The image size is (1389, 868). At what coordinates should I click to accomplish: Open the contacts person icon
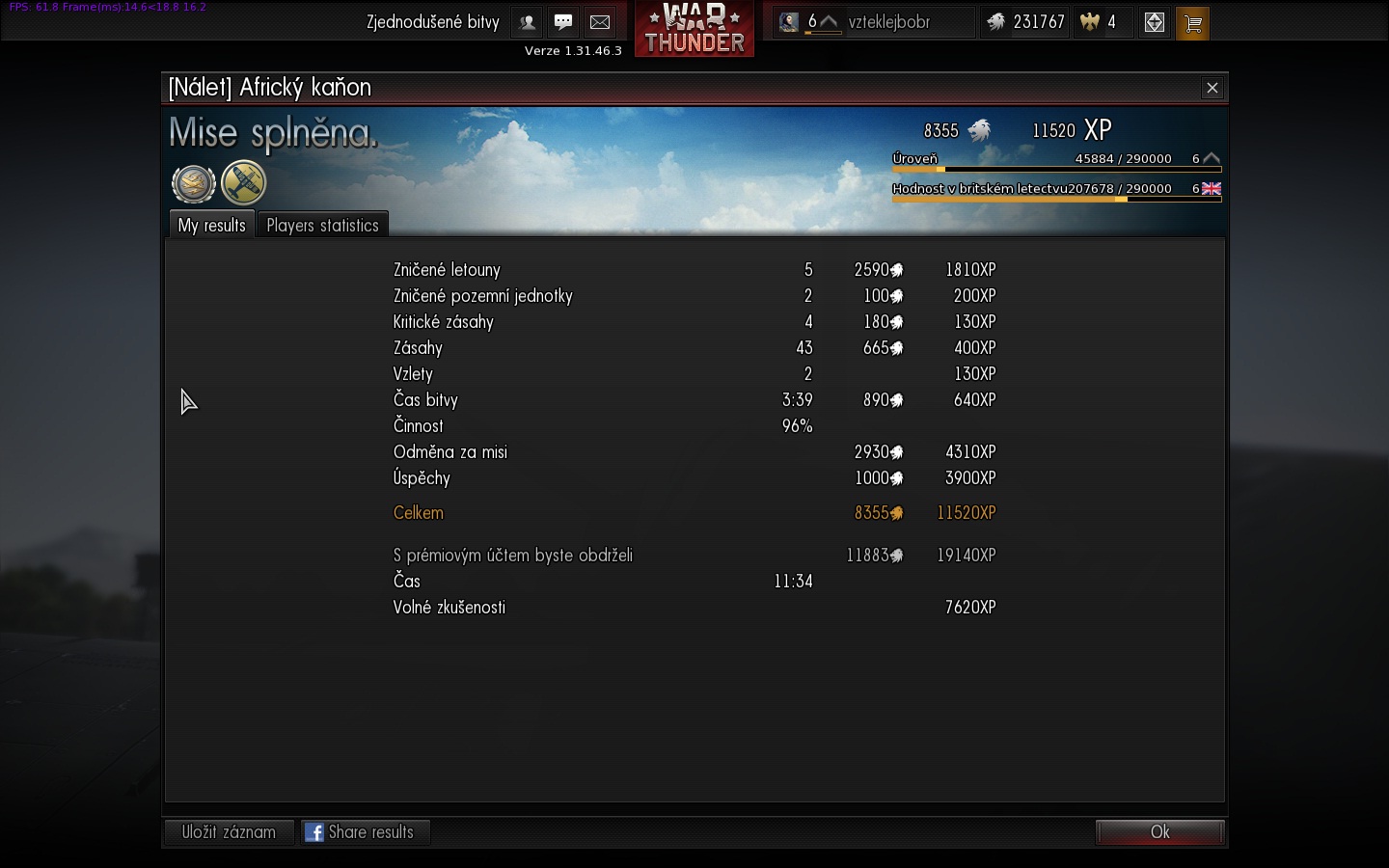coord(528,22)
